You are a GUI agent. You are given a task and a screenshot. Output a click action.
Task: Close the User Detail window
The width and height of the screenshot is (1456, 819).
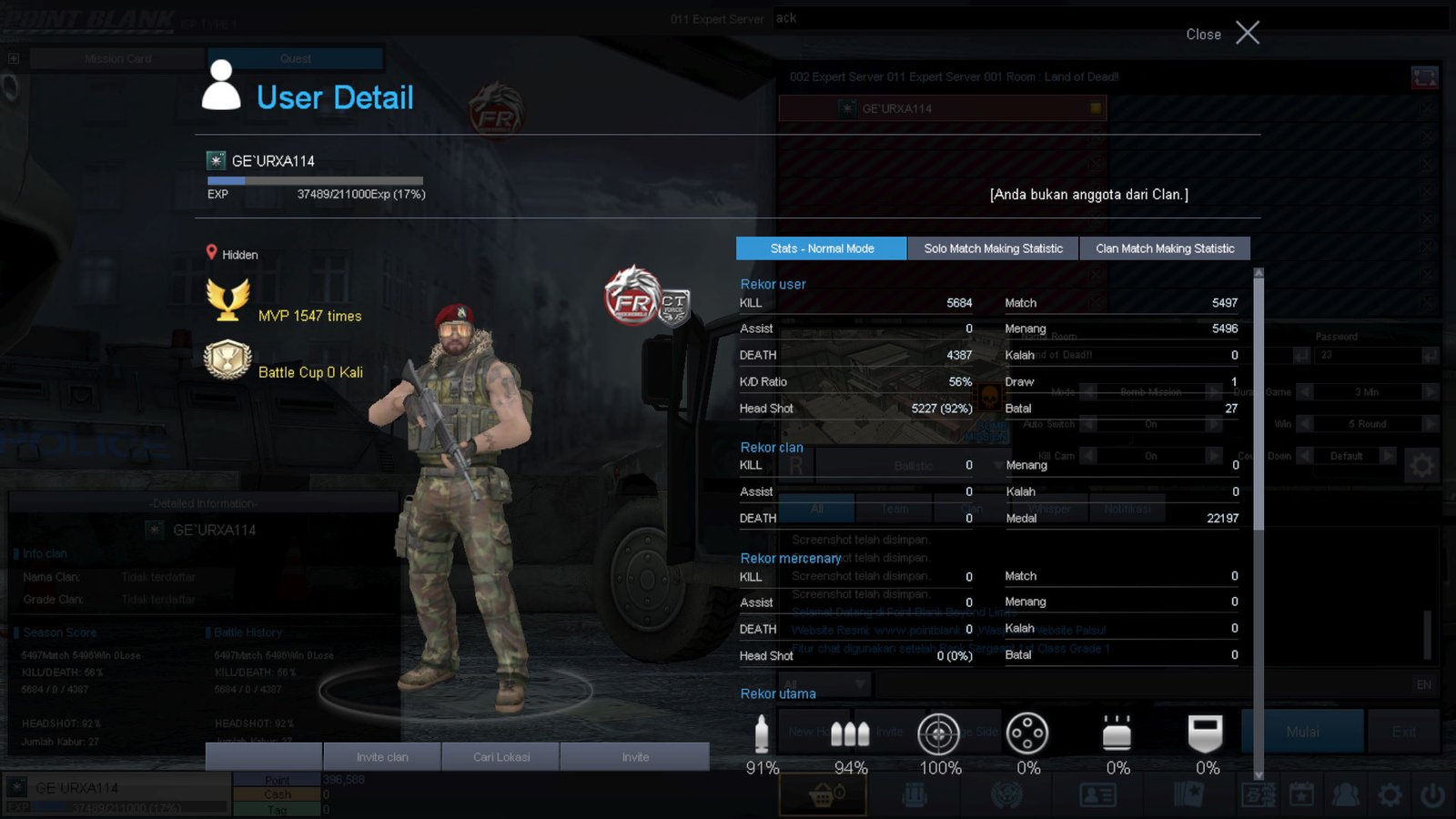pos(1246,34)
